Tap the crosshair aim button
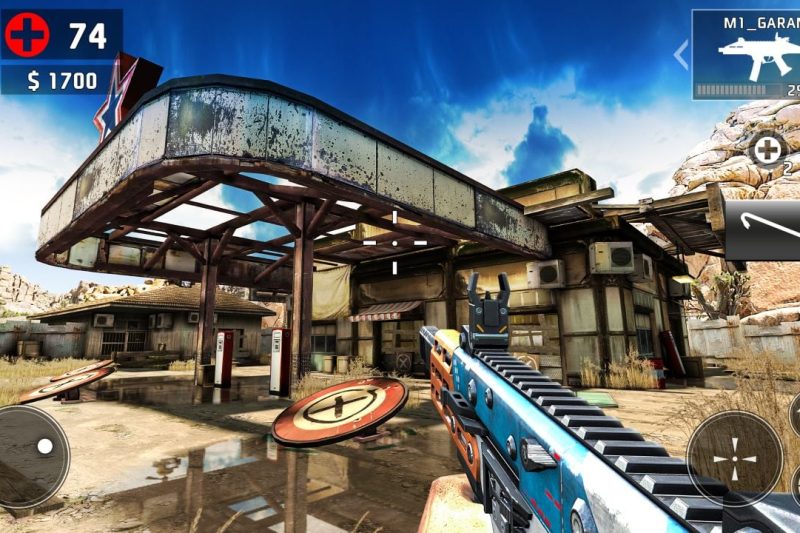The width and height of the screenshot is (800, 533). [x=735, y=458]
